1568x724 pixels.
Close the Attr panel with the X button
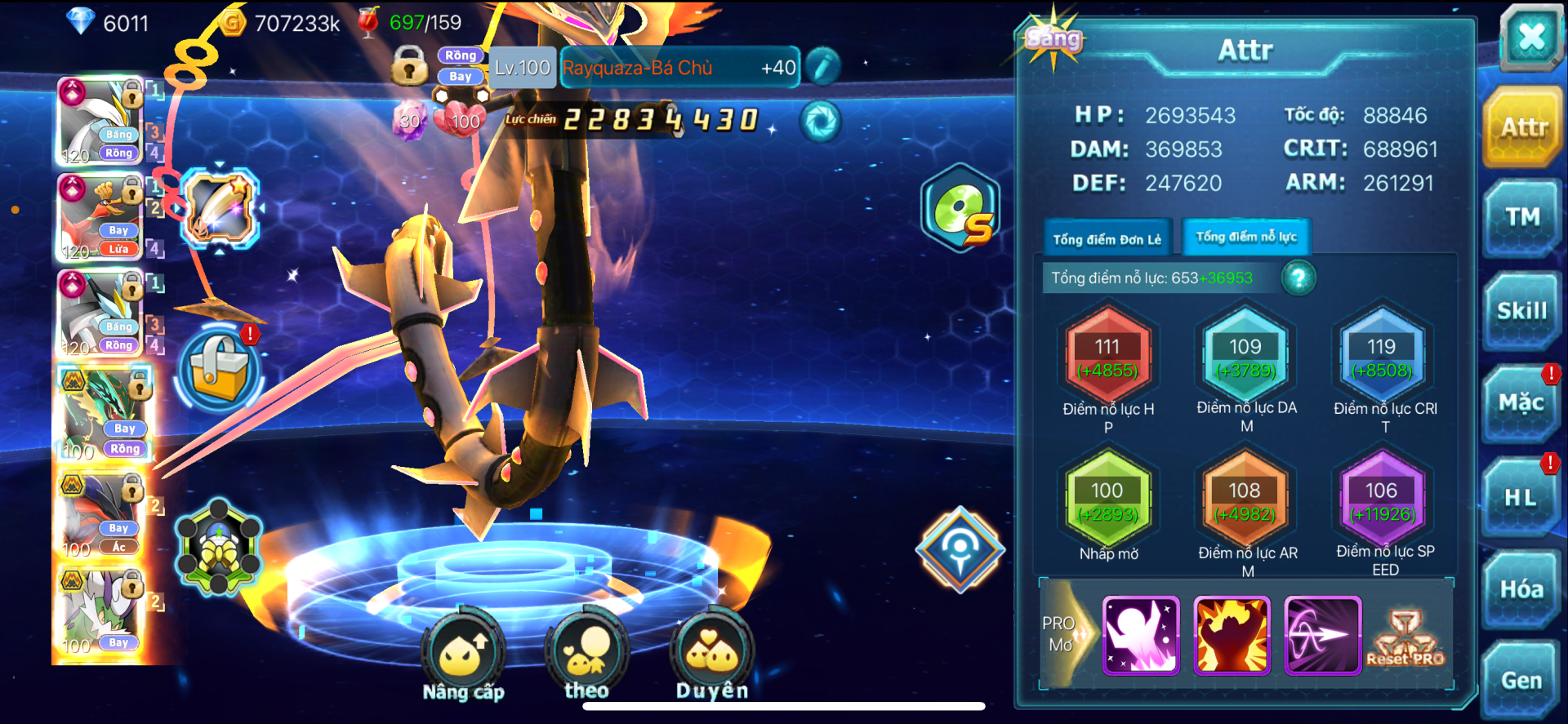click(x=1530, y=37)
